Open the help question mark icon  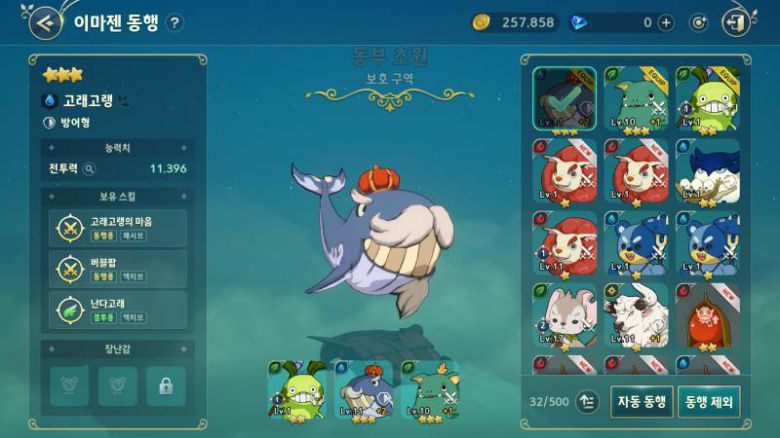pyautogui.click(x=175, y=22)
